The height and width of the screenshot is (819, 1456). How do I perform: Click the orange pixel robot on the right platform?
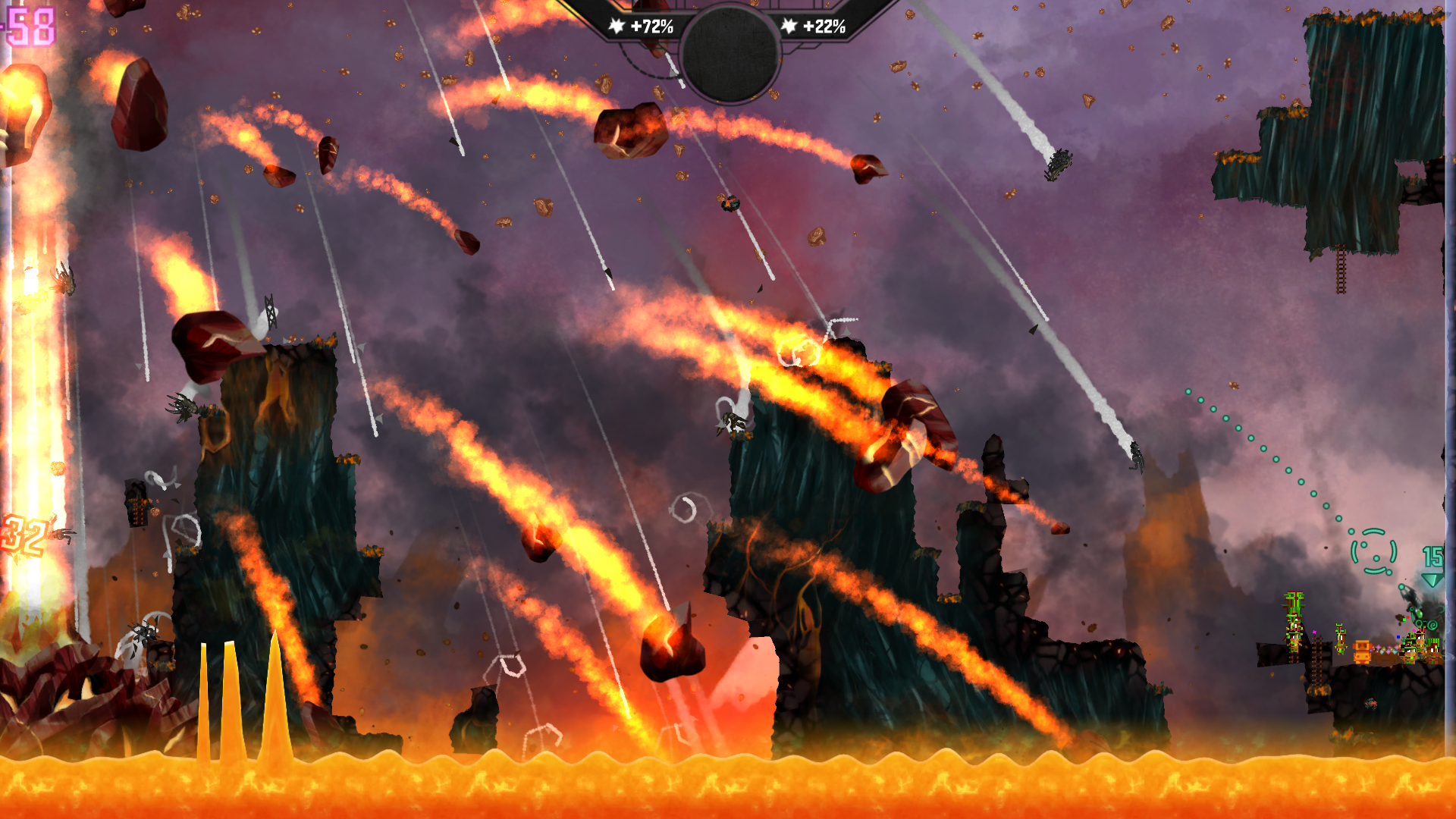[1363, 651]
